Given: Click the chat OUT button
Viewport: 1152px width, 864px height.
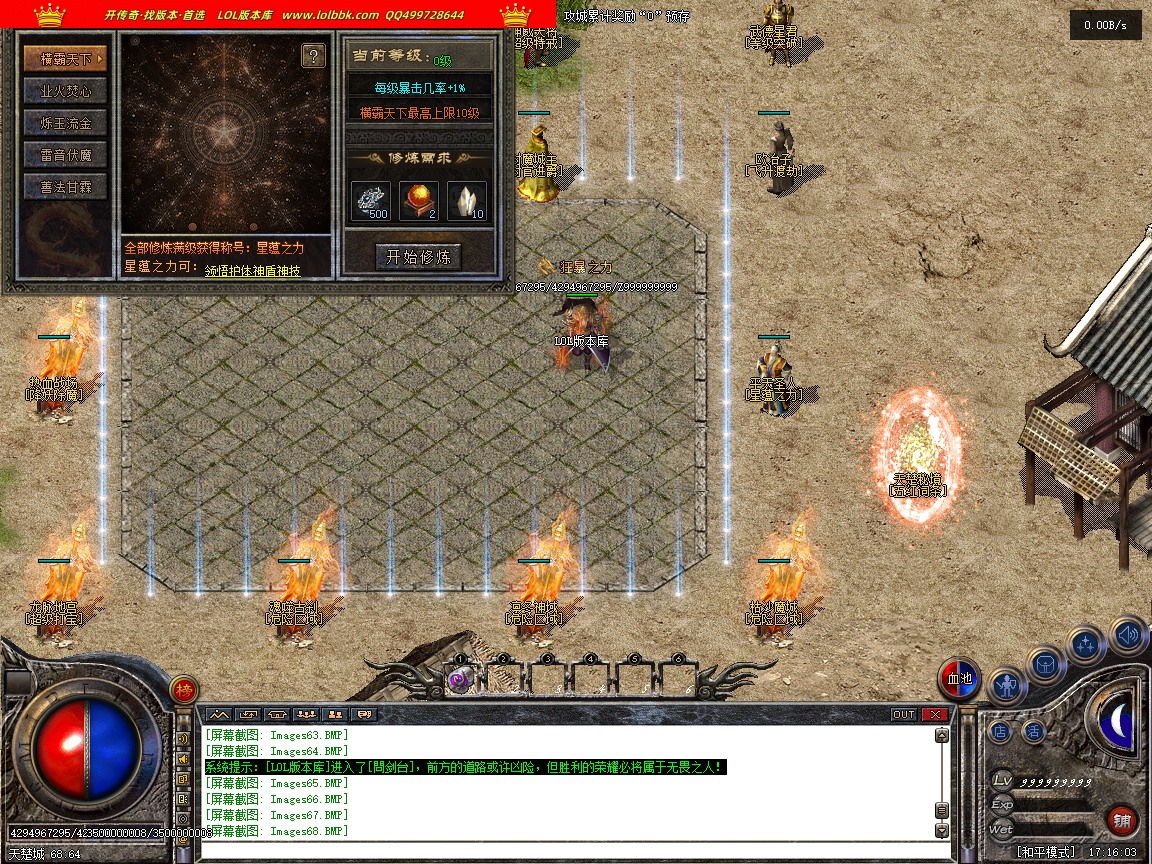Looking at the screenshot, I should 903,714.
